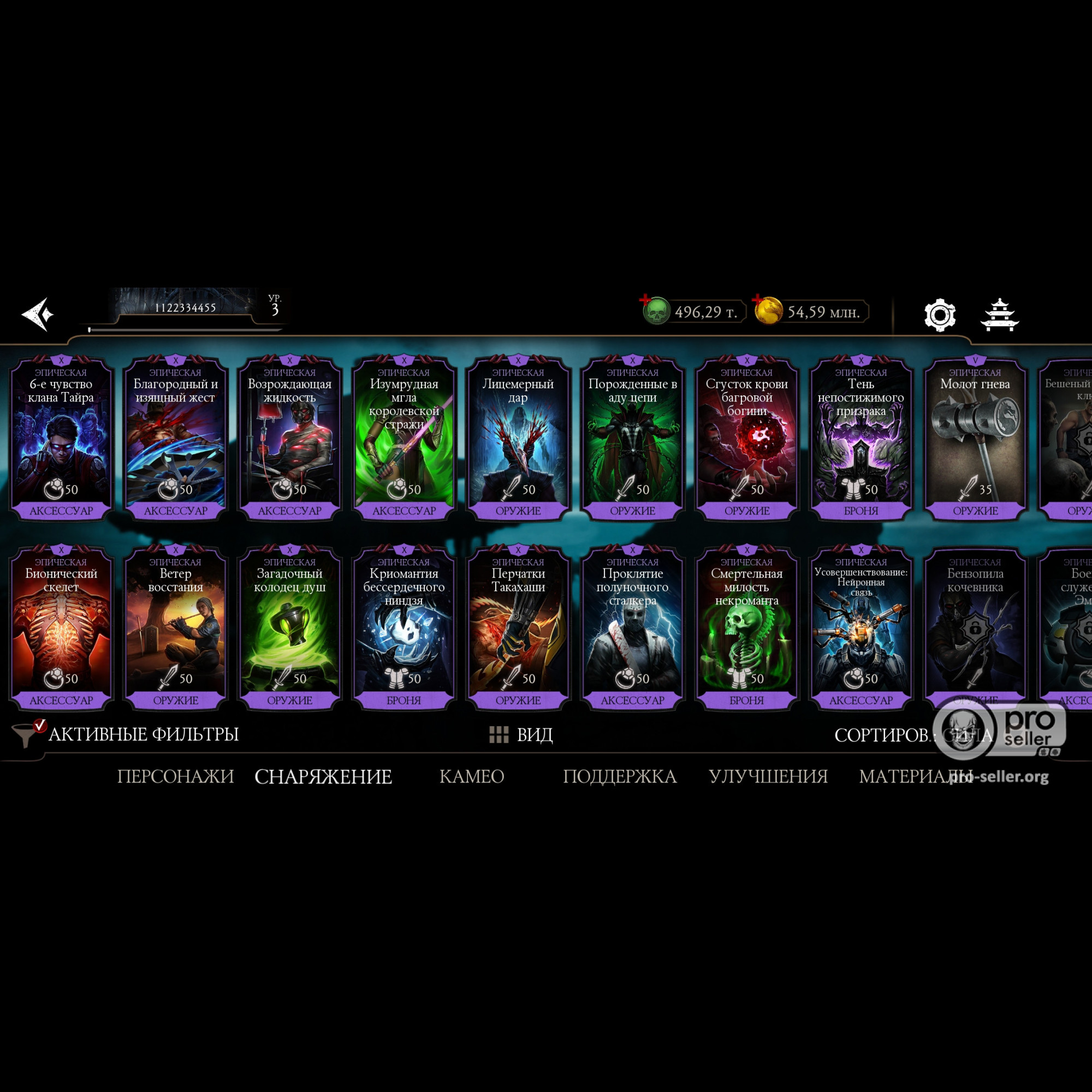The image size is (1092, 1092).
Task: Buy more gold koins
Action: click(x=767, y=310)
